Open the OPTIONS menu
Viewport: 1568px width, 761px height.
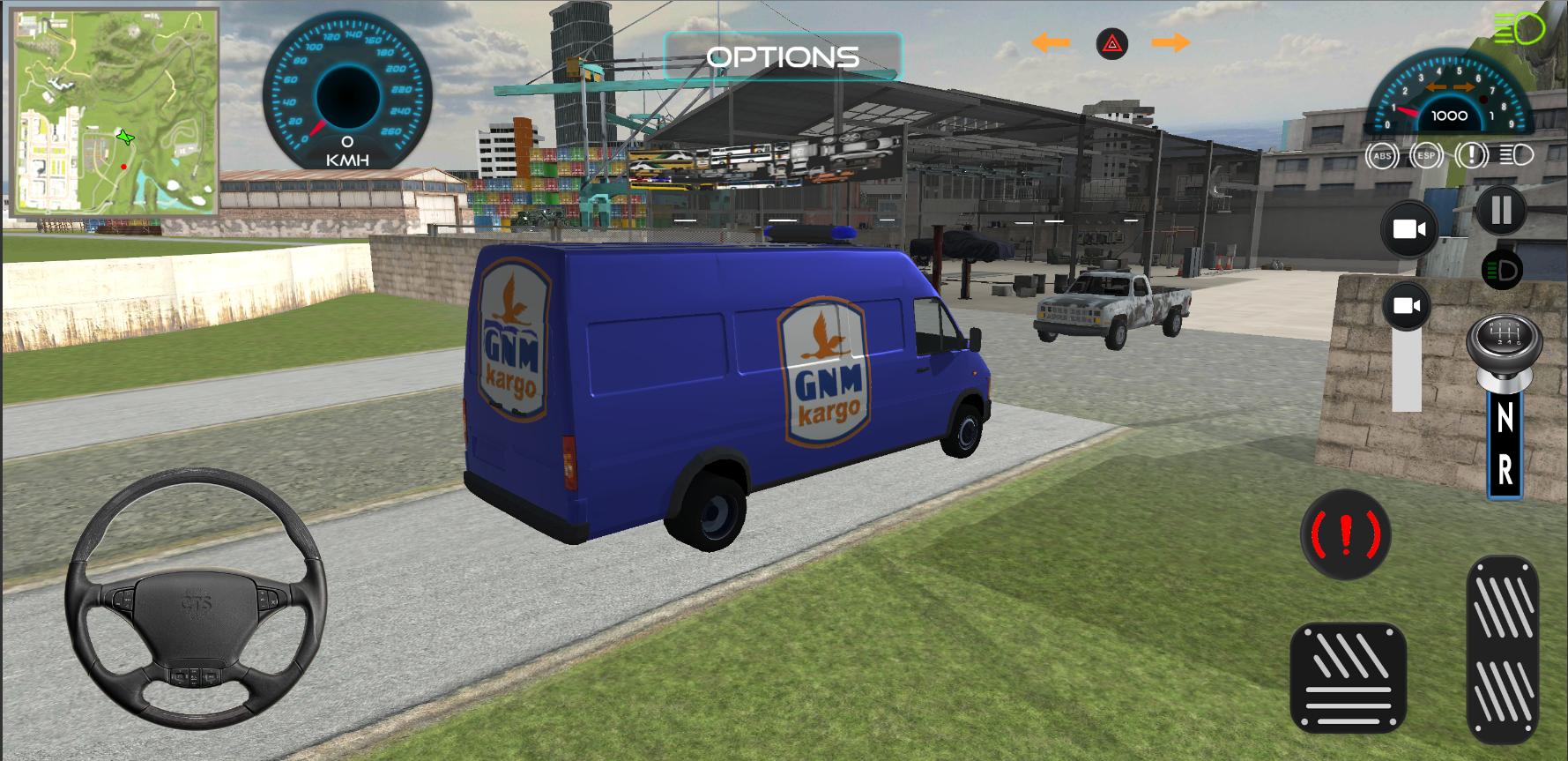[x=783, y=57]
